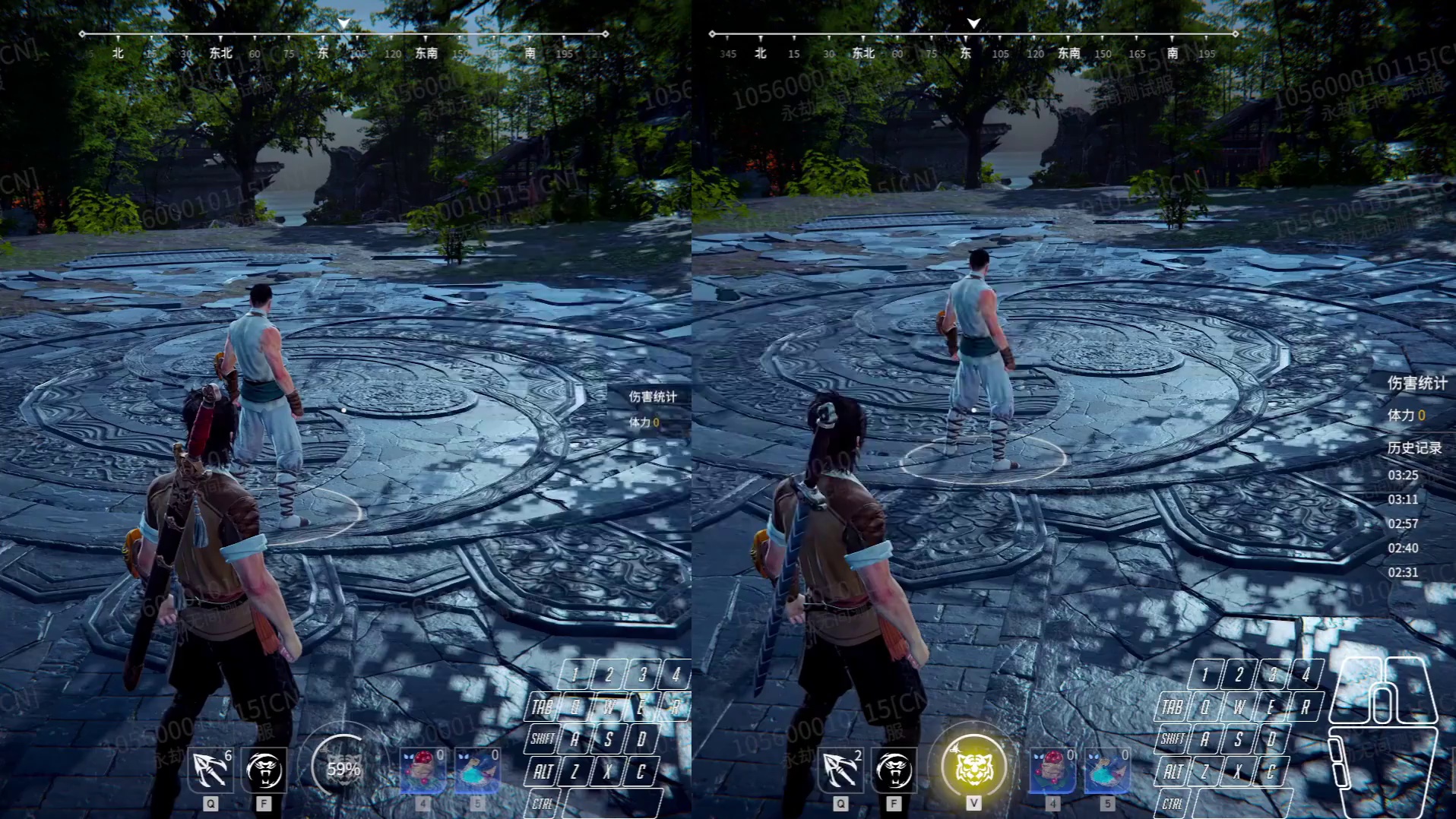The width and height of the screenshot is (1456, 819).
Task: Open the 02:57 history record
Action: (x=1403, y=523)
